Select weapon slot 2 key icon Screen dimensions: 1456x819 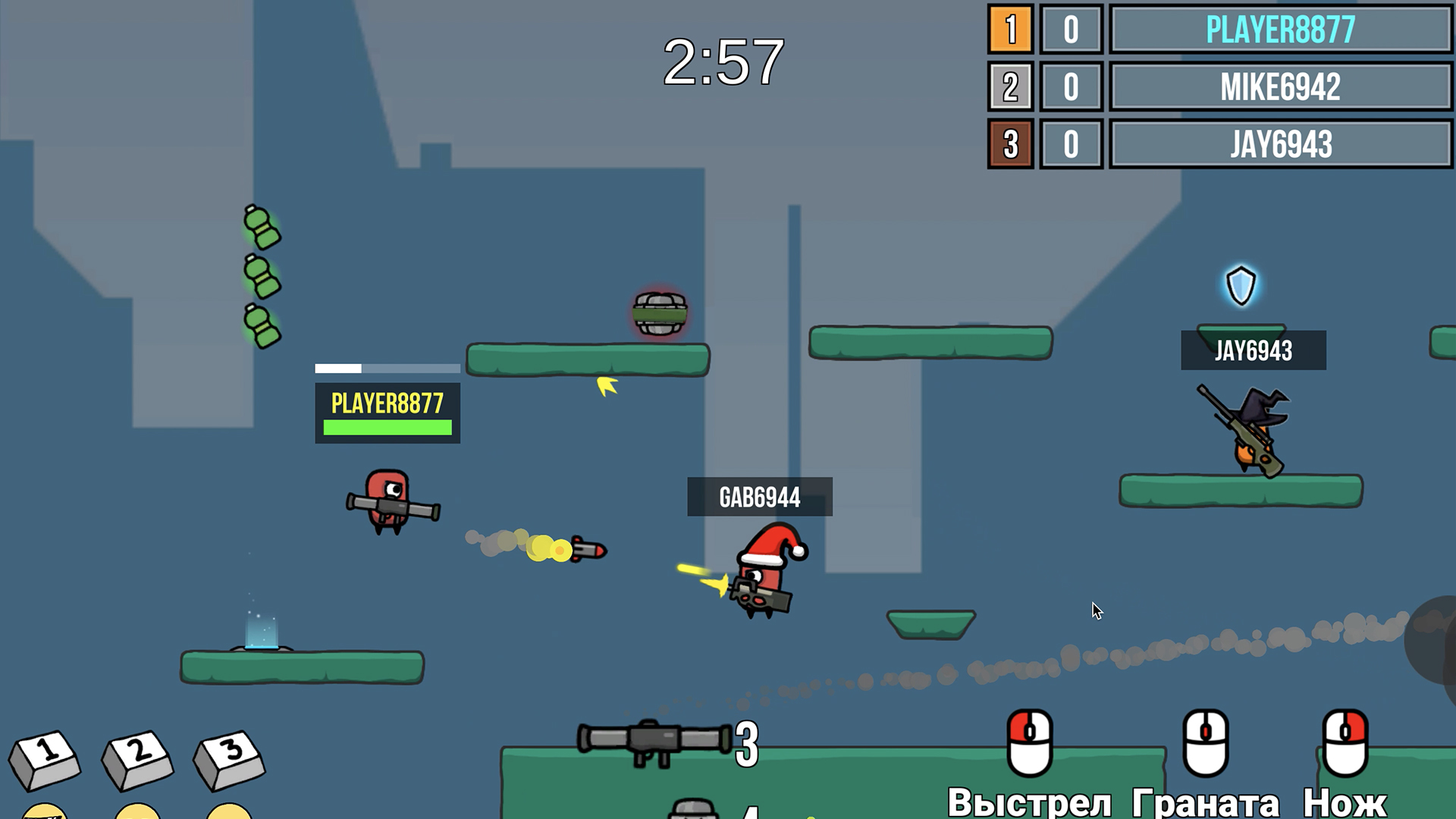coord(136,758)
